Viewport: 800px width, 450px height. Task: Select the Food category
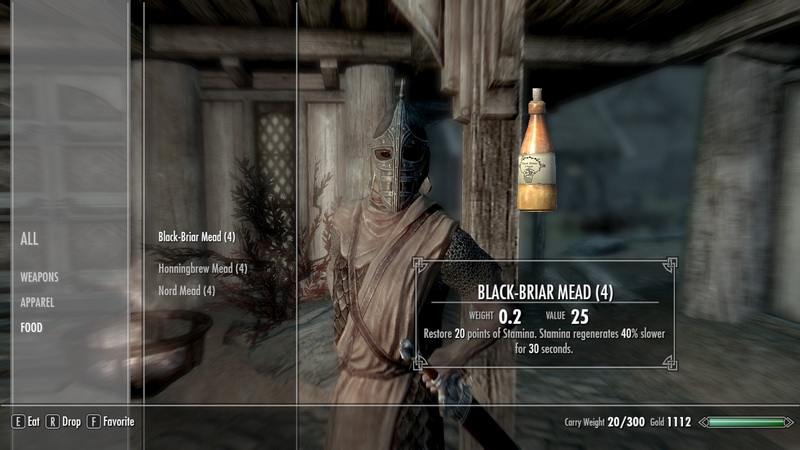pos(31,327)
